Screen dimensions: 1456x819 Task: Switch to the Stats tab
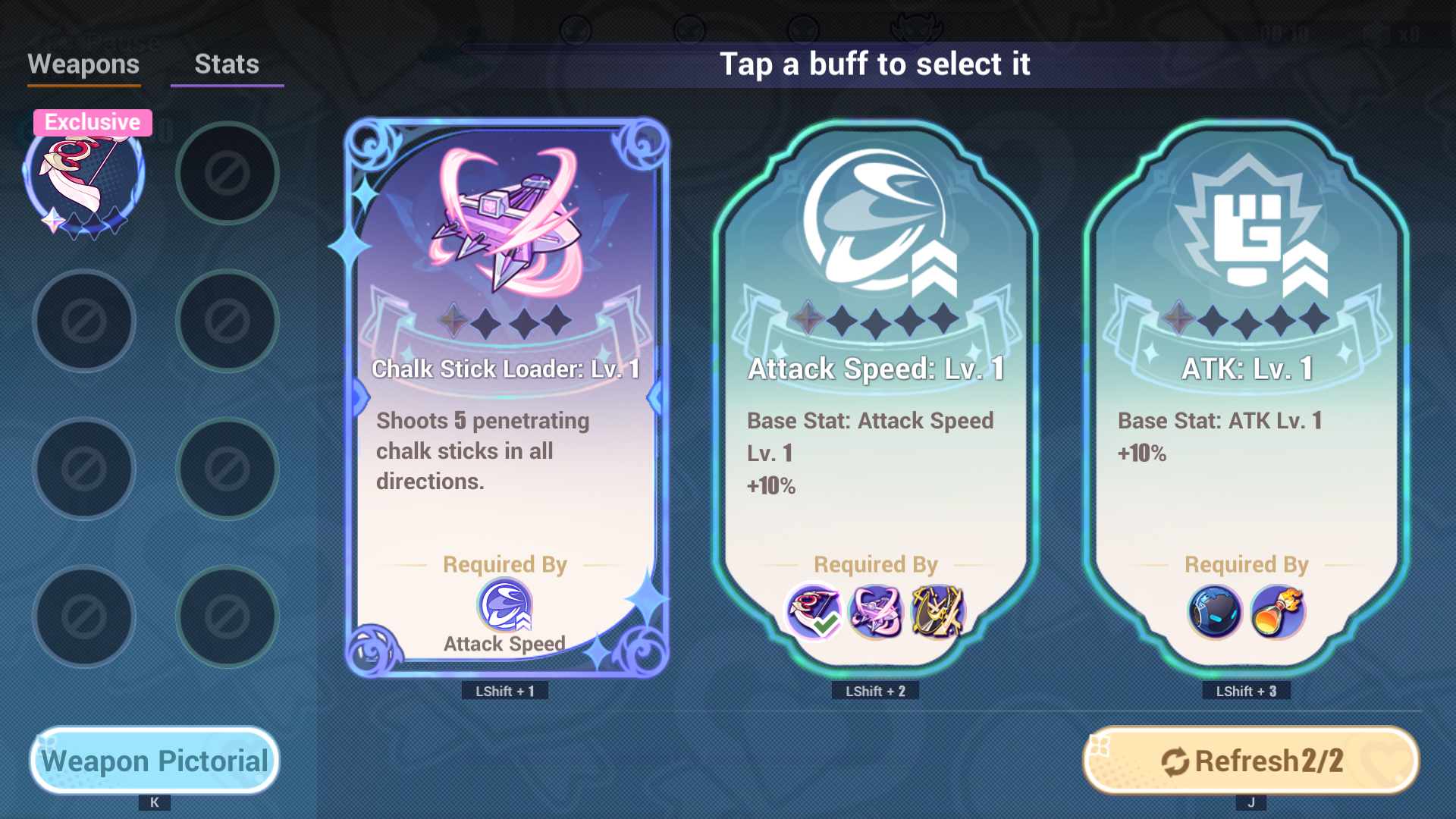[226, 65]
